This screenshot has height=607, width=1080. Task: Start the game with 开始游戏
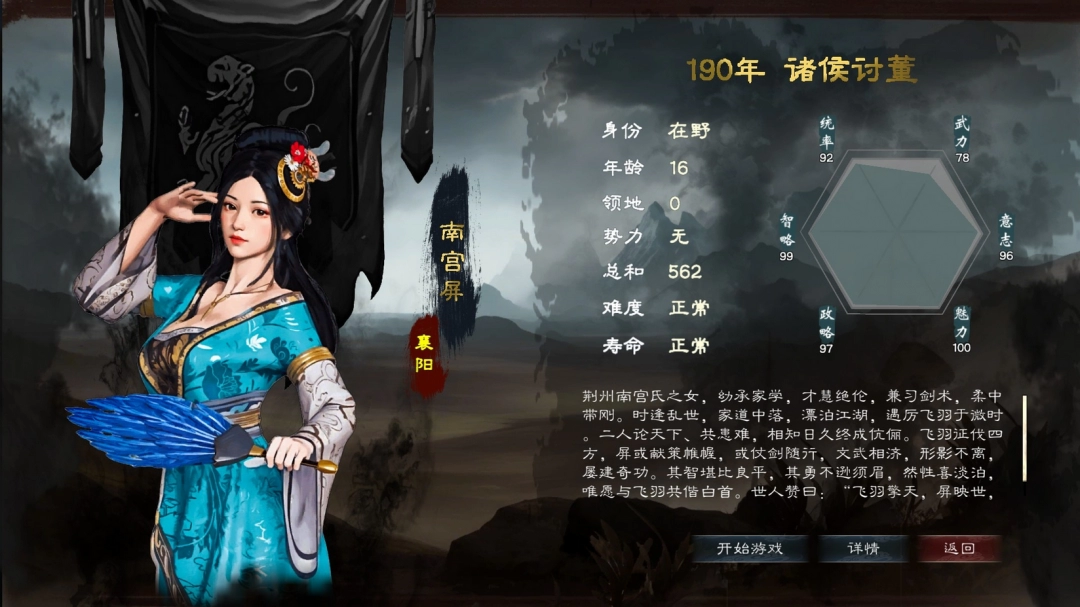(x=750, y=548)
